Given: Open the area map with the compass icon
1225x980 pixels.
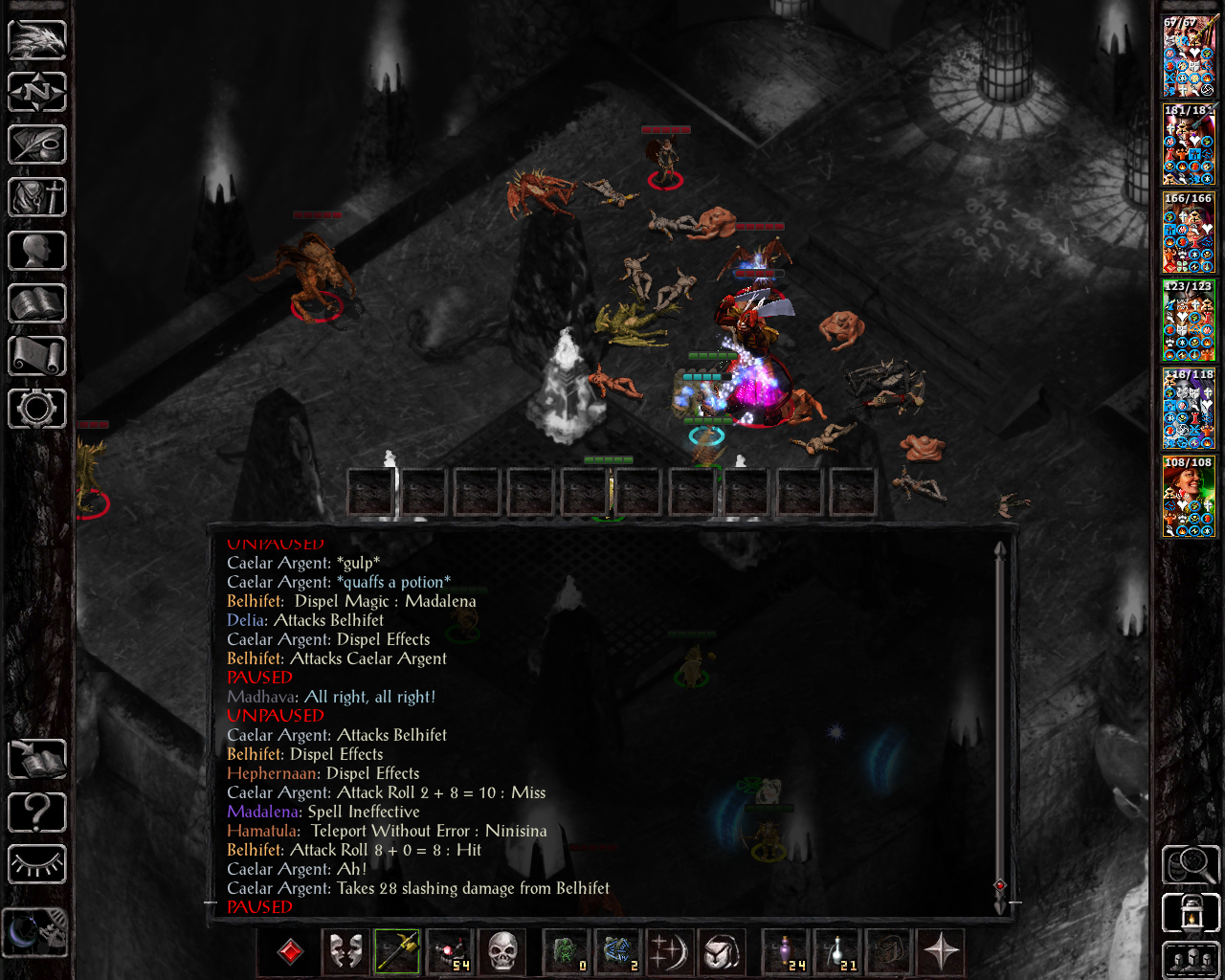Looking at the screenshot, I should pyautogui.click(x=37, y=93).
